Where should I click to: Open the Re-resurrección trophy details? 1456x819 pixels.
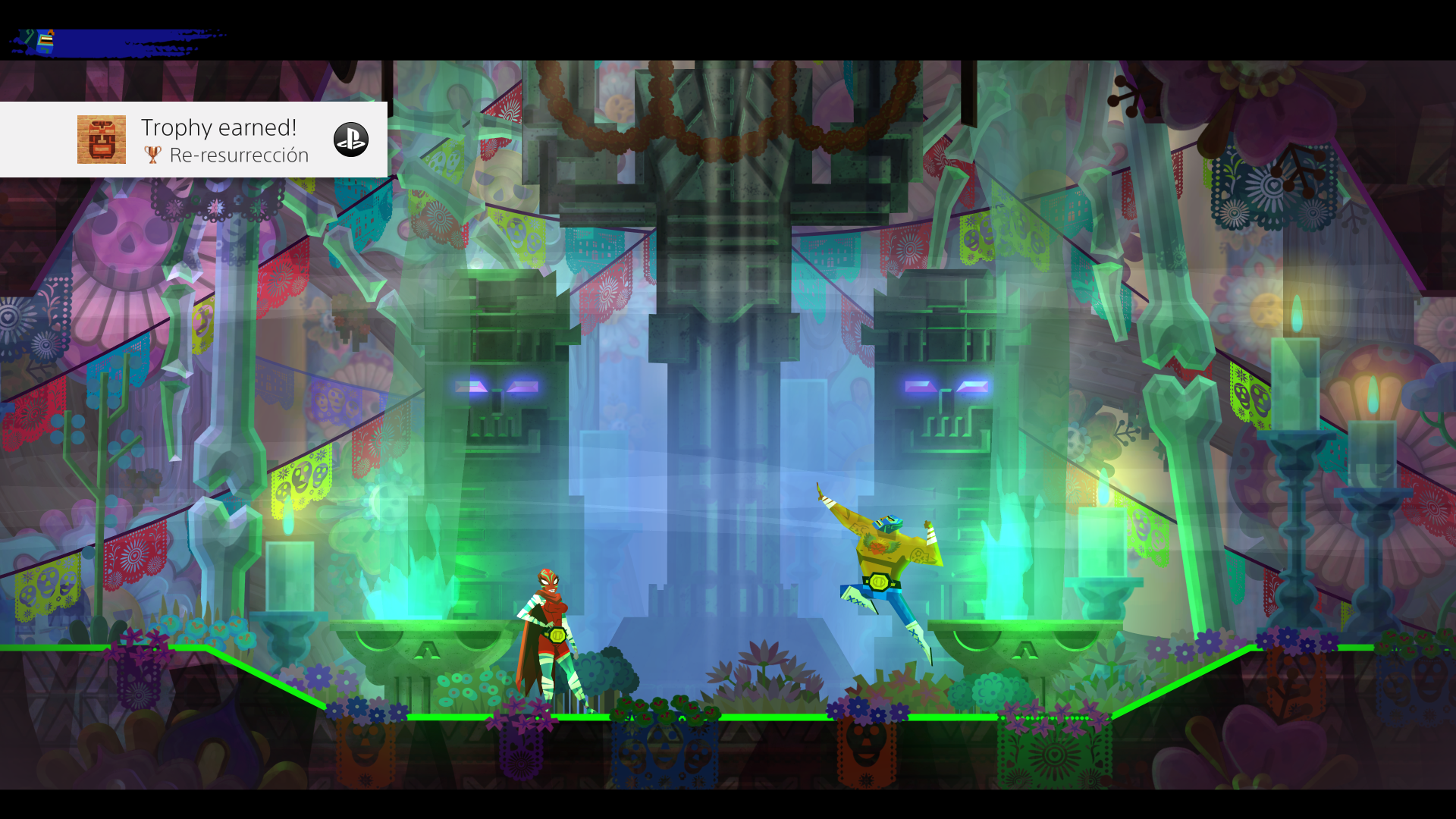(240, 155)
